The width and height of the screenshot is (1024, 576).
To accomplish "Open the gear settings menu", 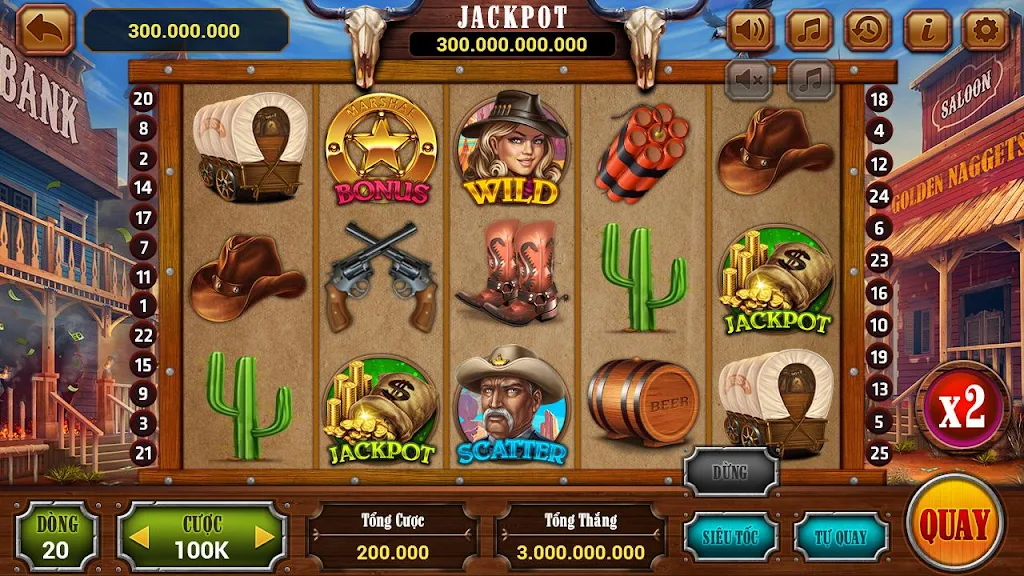I will pos(985,30).
